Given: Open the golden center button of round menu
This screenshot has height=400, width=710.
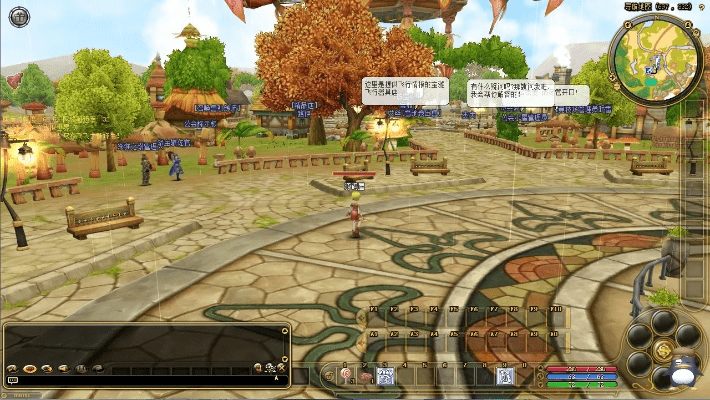Looking at the screenshot, I should [x=663, y=350].
